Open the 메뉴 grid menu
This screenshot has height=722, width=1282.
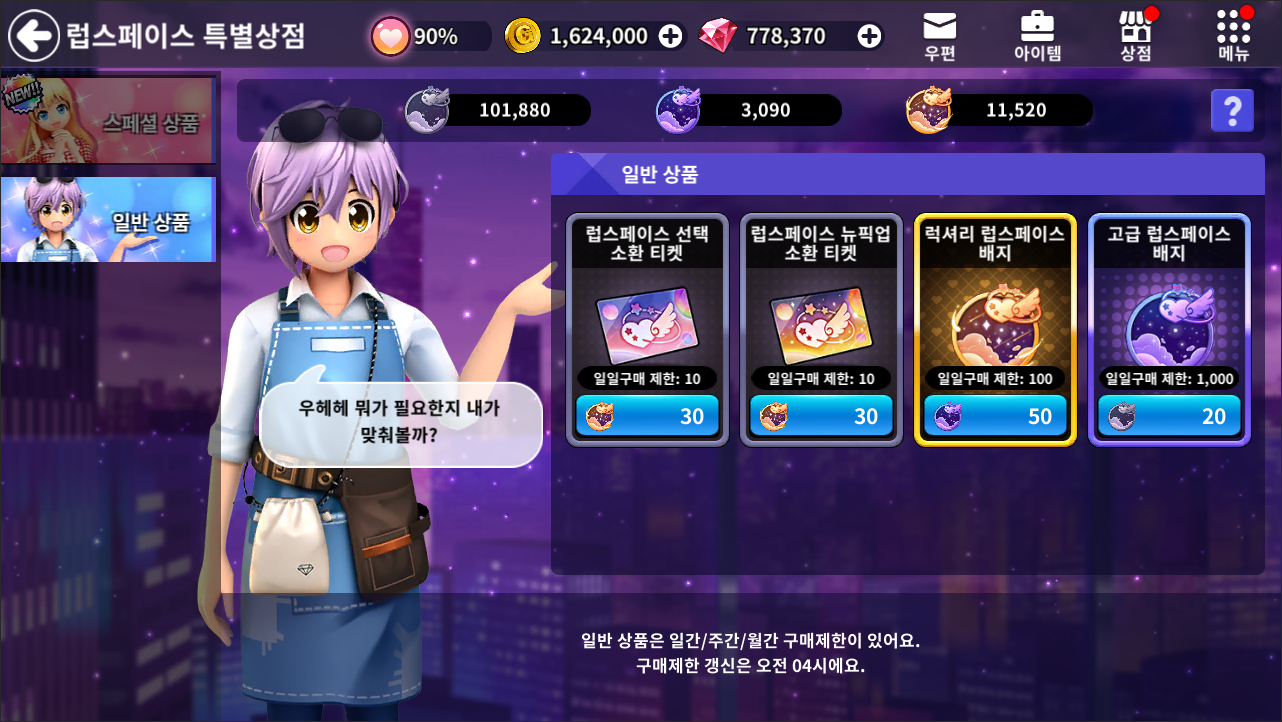(x=1234, y=36)
